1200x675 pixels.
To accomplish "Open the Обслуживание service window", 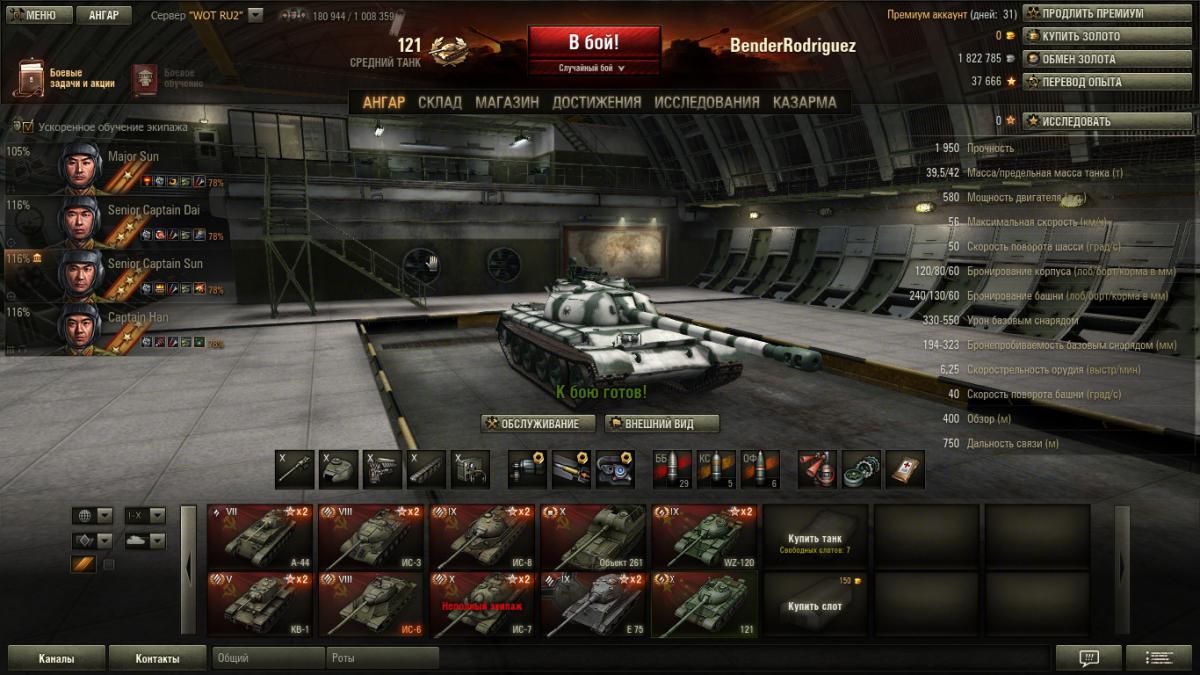I will 538,424.
